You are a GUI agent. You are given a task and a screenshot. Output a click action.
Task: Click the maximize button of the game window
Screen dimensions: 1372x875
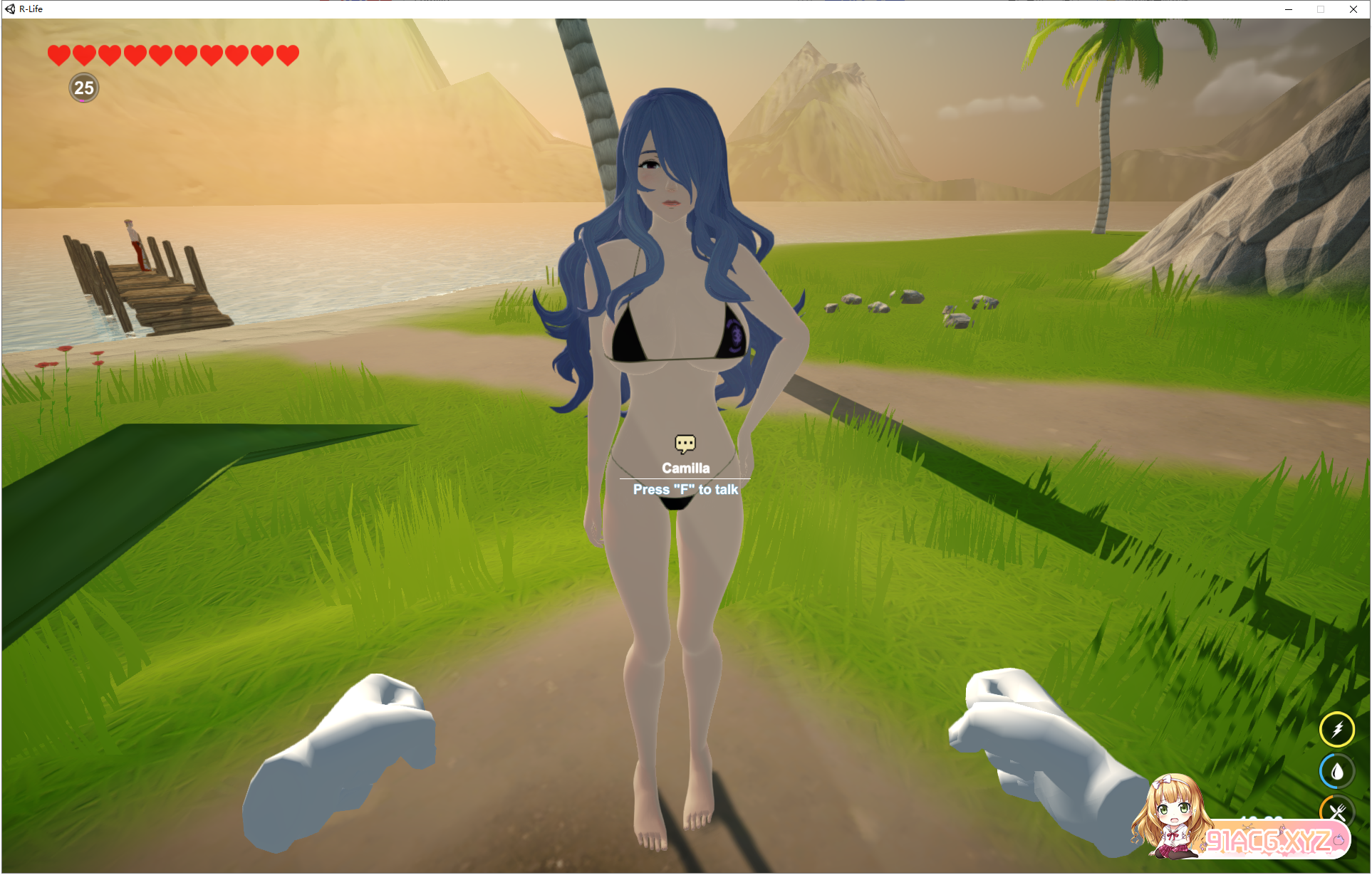1321,9
